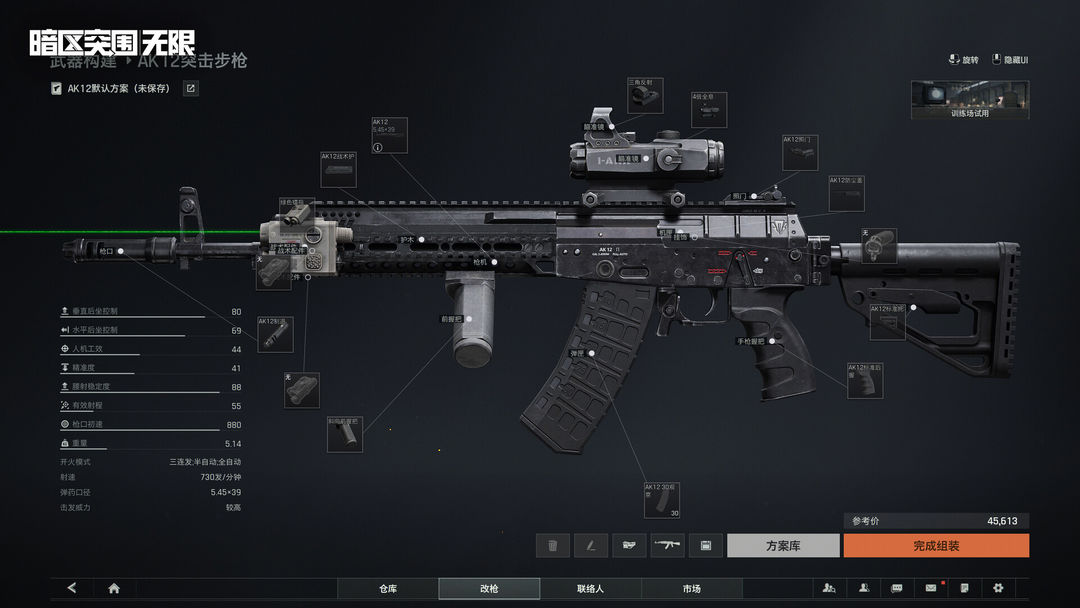Choose the 三角反射 sight slot

644,95
